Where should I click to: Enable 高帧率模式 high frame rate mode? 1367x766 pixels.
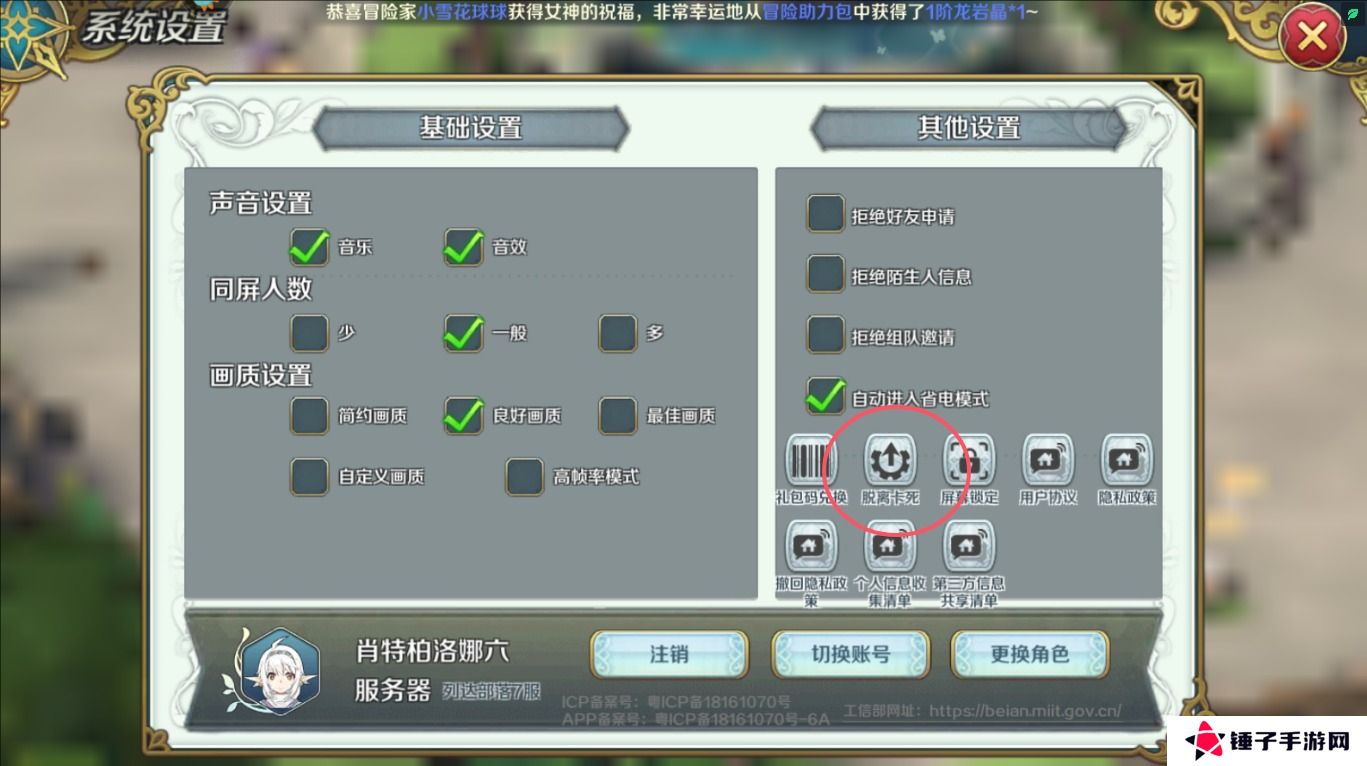point(524,477)
